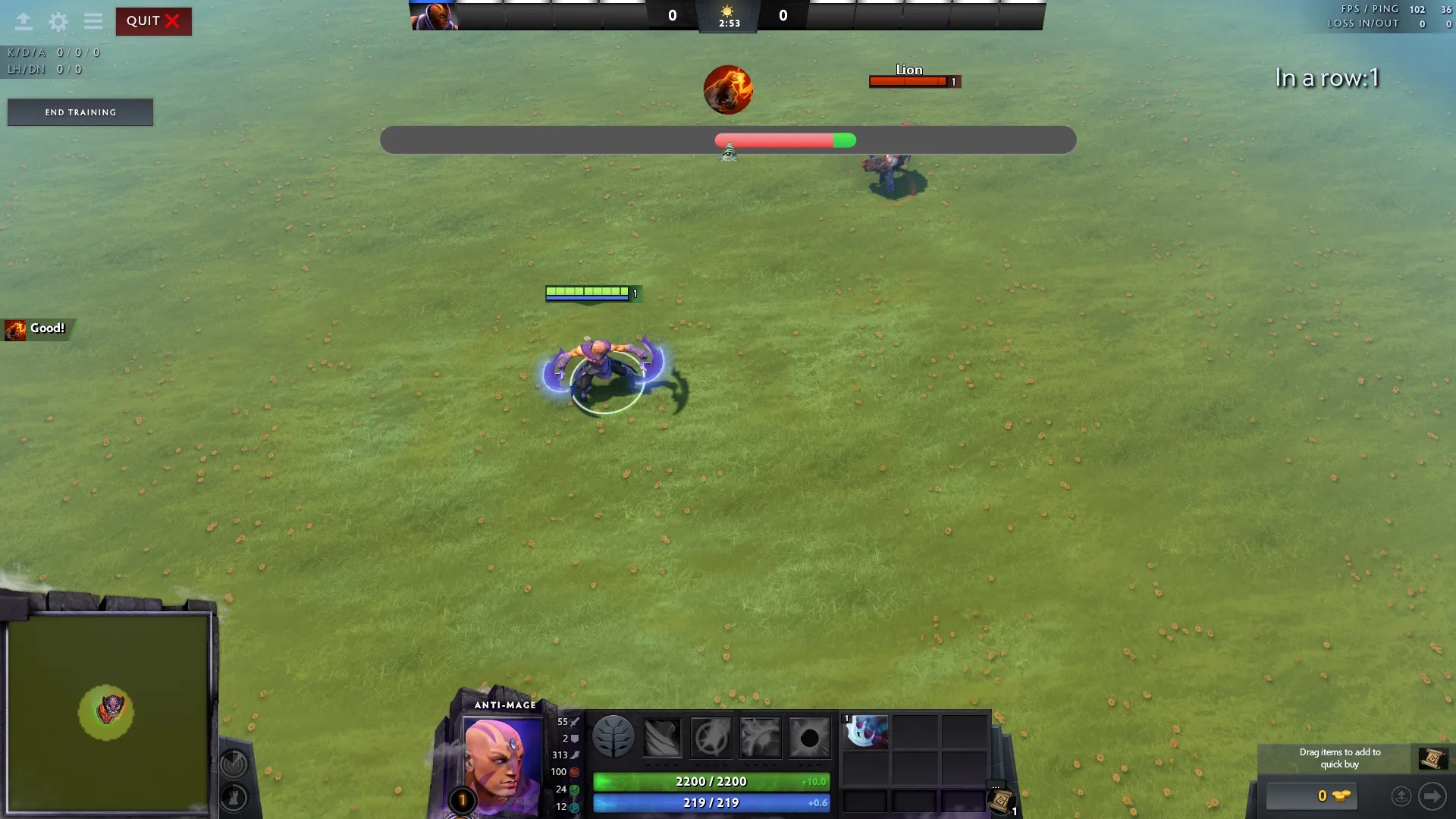Image resolution: width=1456 pixels, height=819 pixels.
Task: Open settings with the gear icon
Action: [x=58, y=21]
